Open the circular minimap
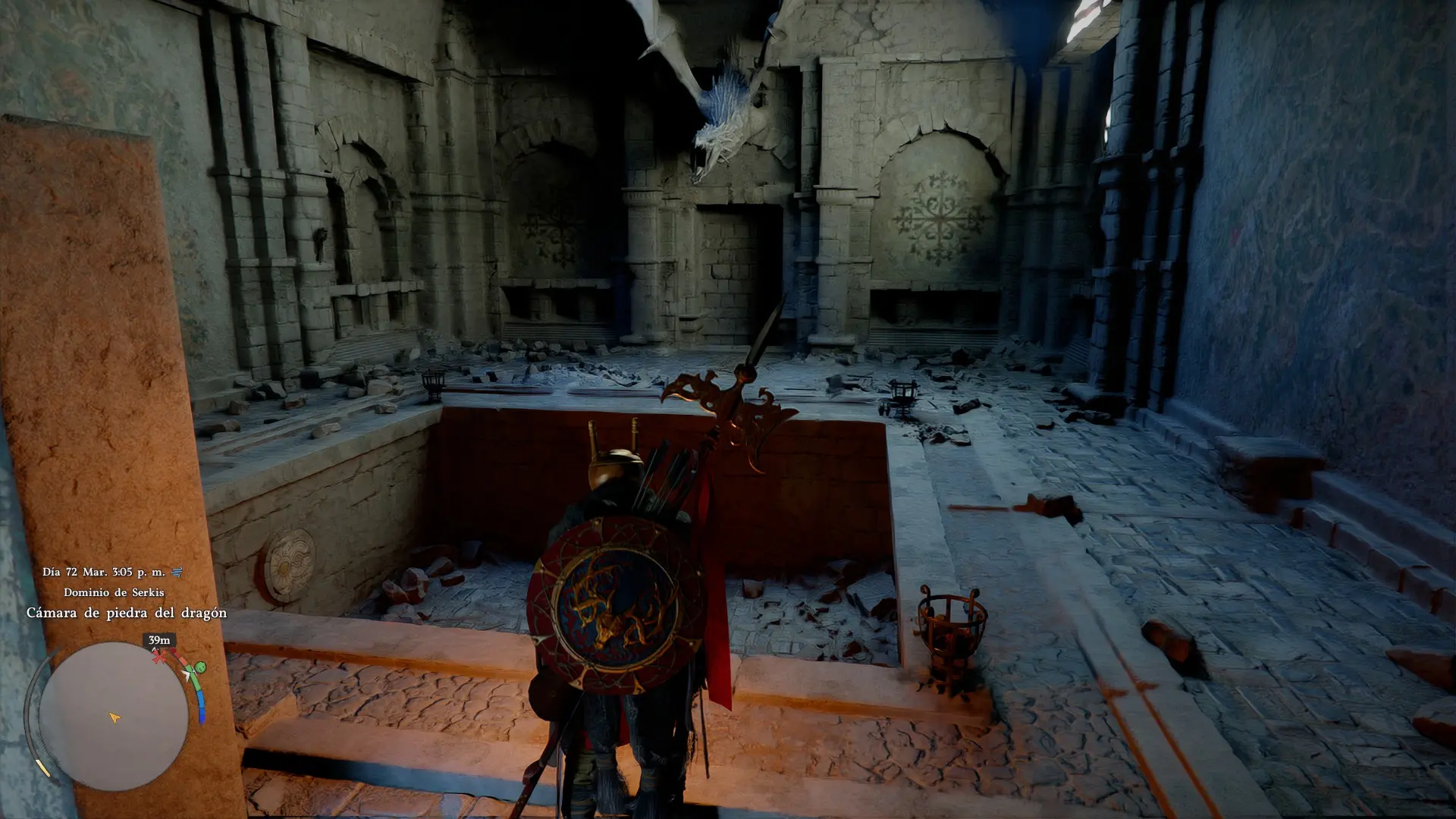 coord(114,716)
